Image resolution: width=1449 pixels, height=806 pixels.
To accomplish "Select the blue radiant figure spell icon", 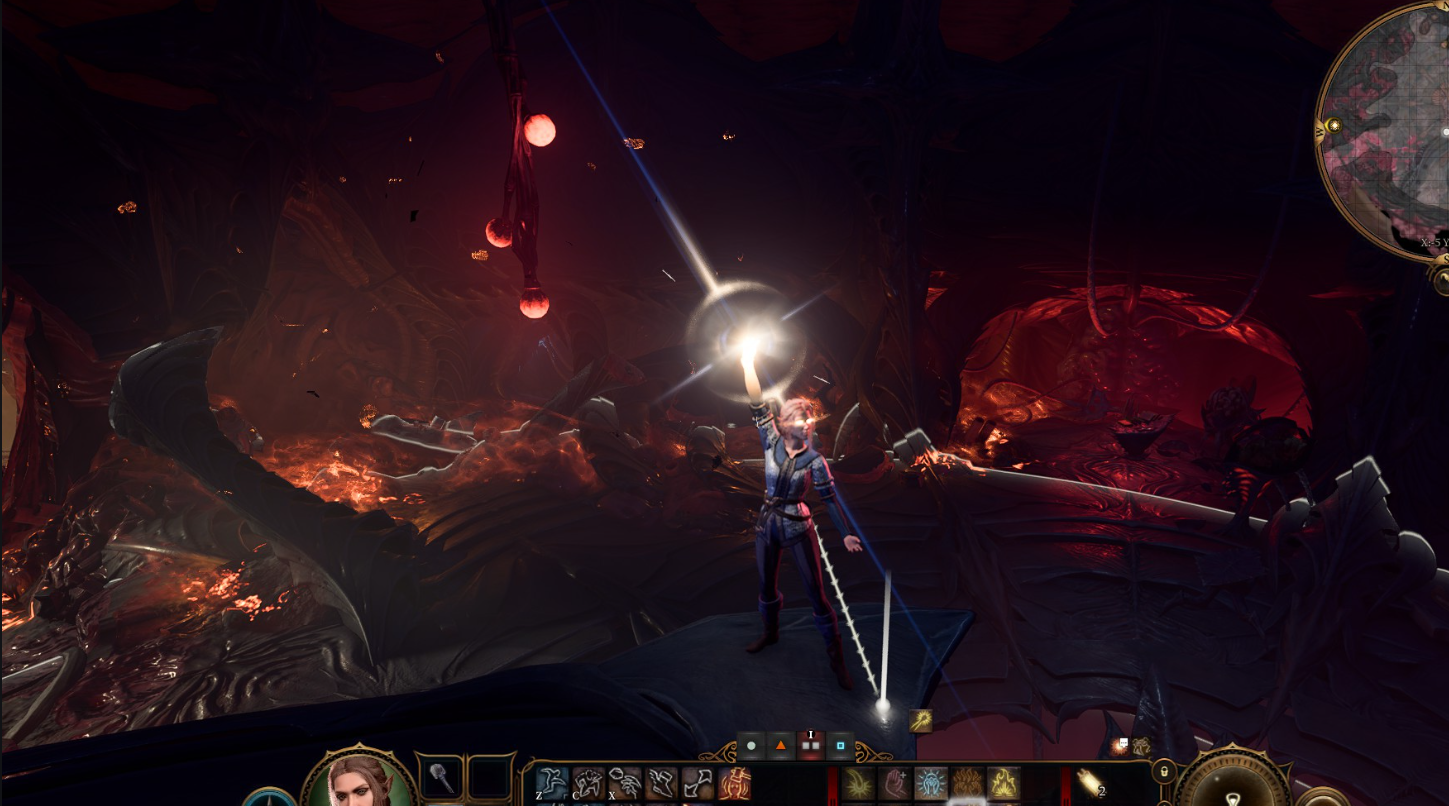I will pos(931,783).
